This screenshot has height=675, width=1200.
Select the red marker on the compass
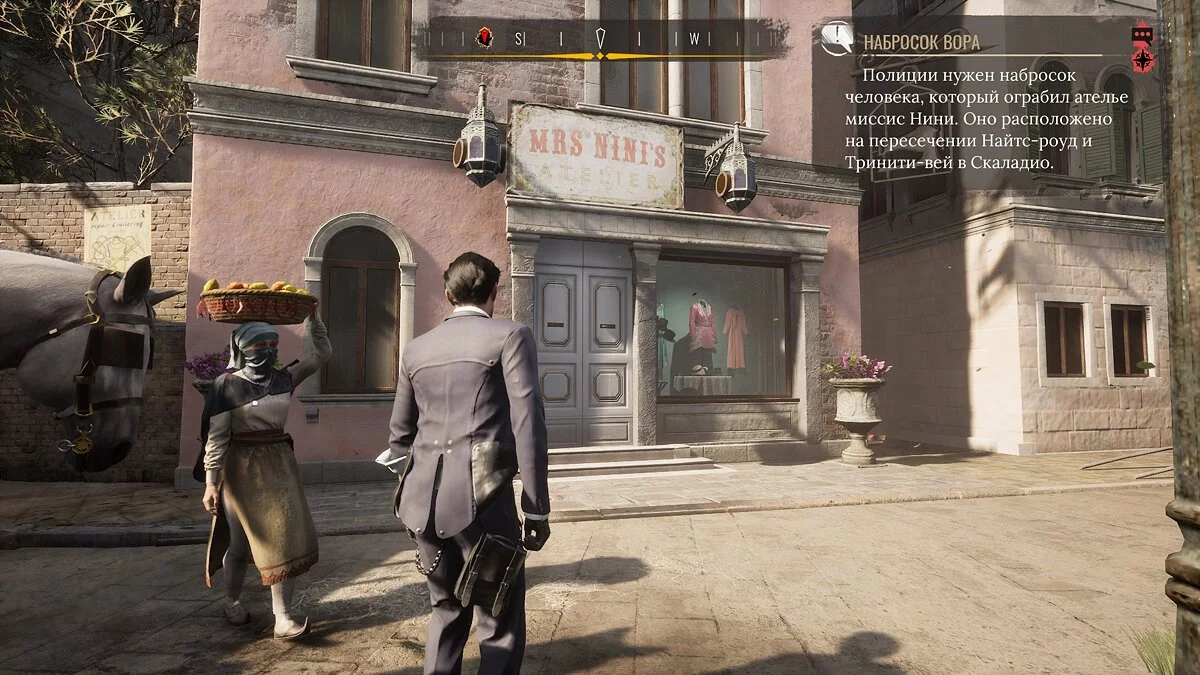[483, 38]
